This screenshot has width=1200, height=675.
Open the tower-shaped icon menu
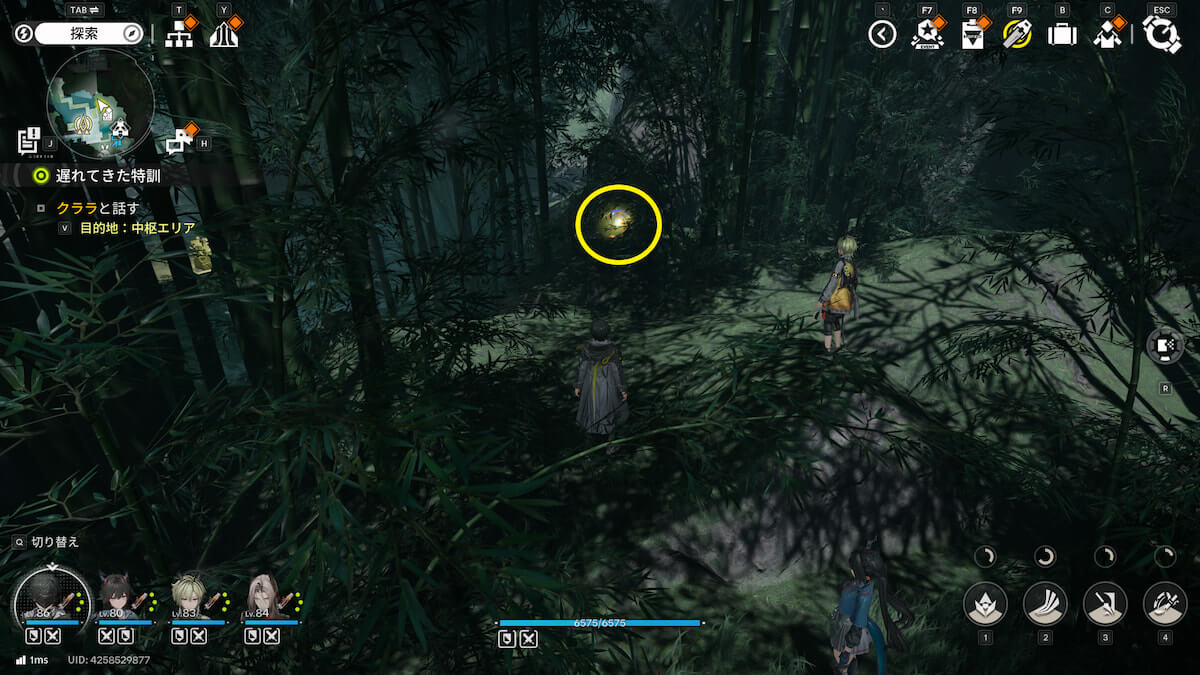click(223, 34)
